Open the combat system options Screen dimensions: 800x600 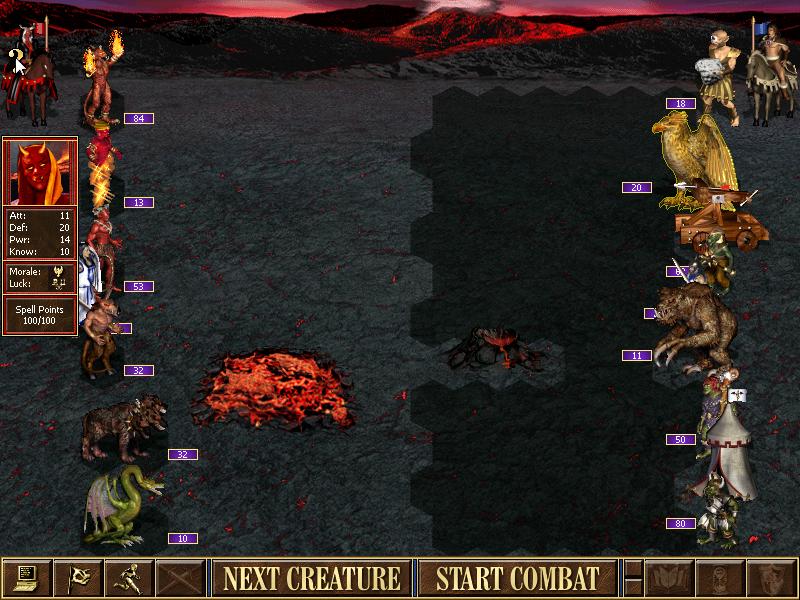click(x=27, y=578)
